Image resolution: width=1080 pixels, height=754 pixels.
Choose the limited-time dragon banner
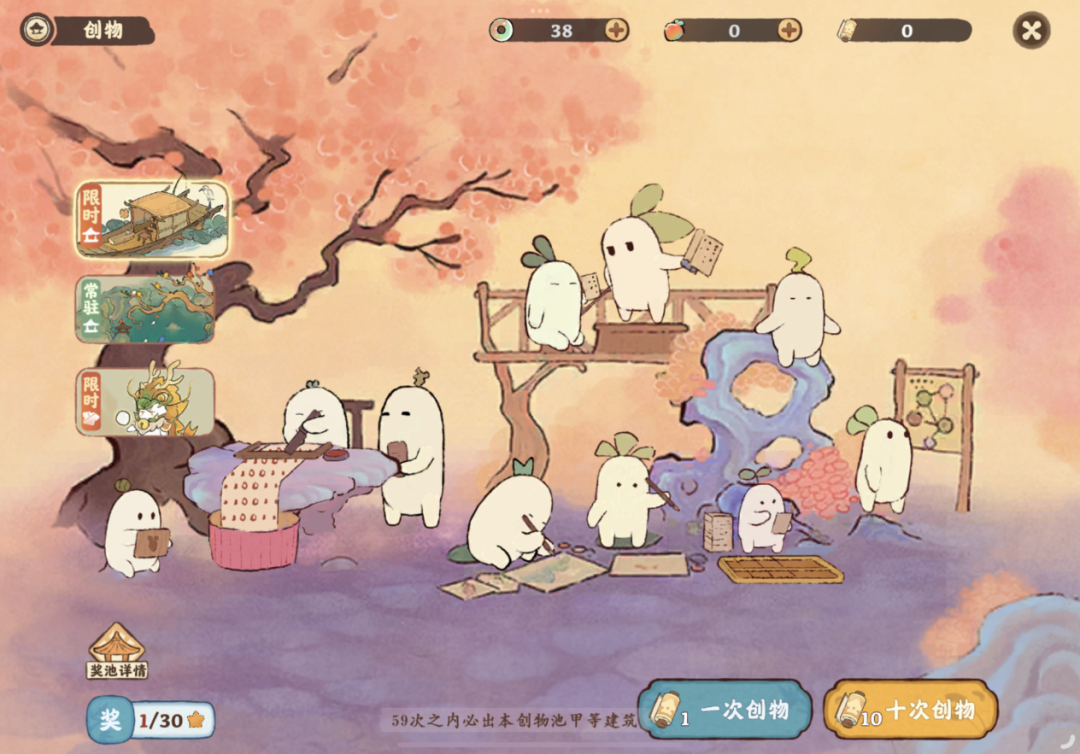coord(146,402)
